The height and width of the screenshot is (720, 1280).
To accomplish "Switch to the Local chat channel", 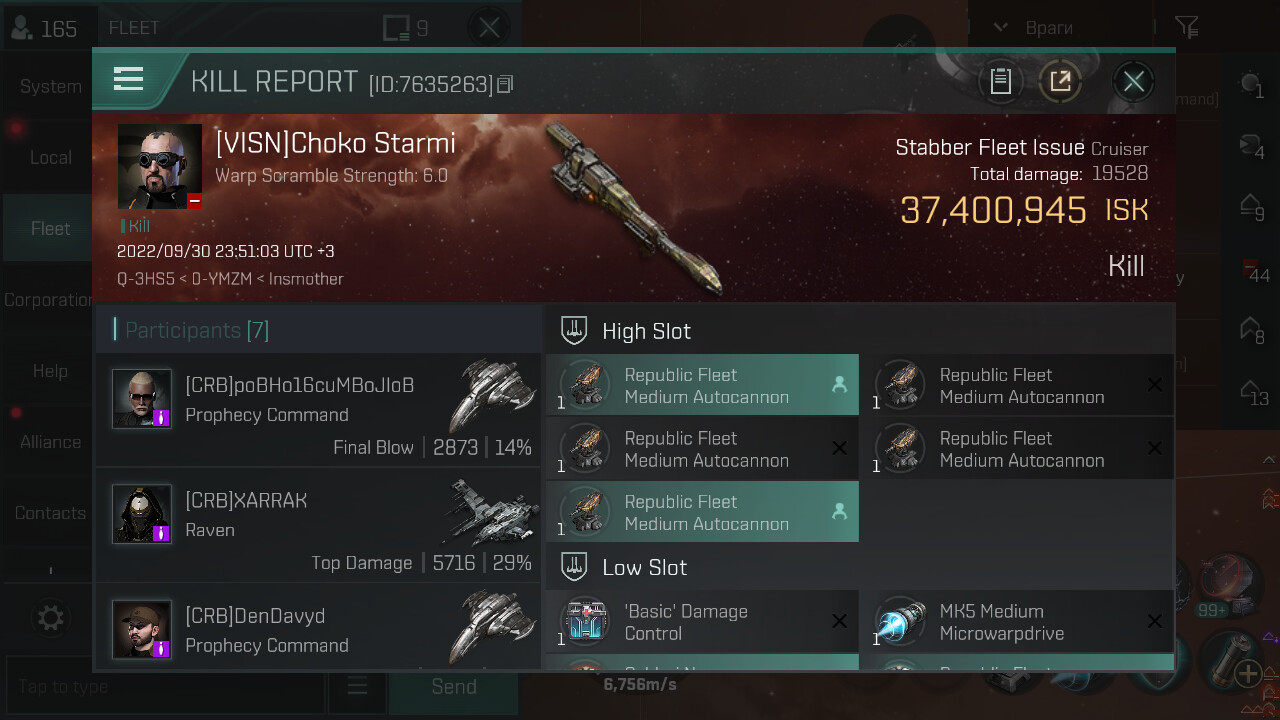I will 50,157.
